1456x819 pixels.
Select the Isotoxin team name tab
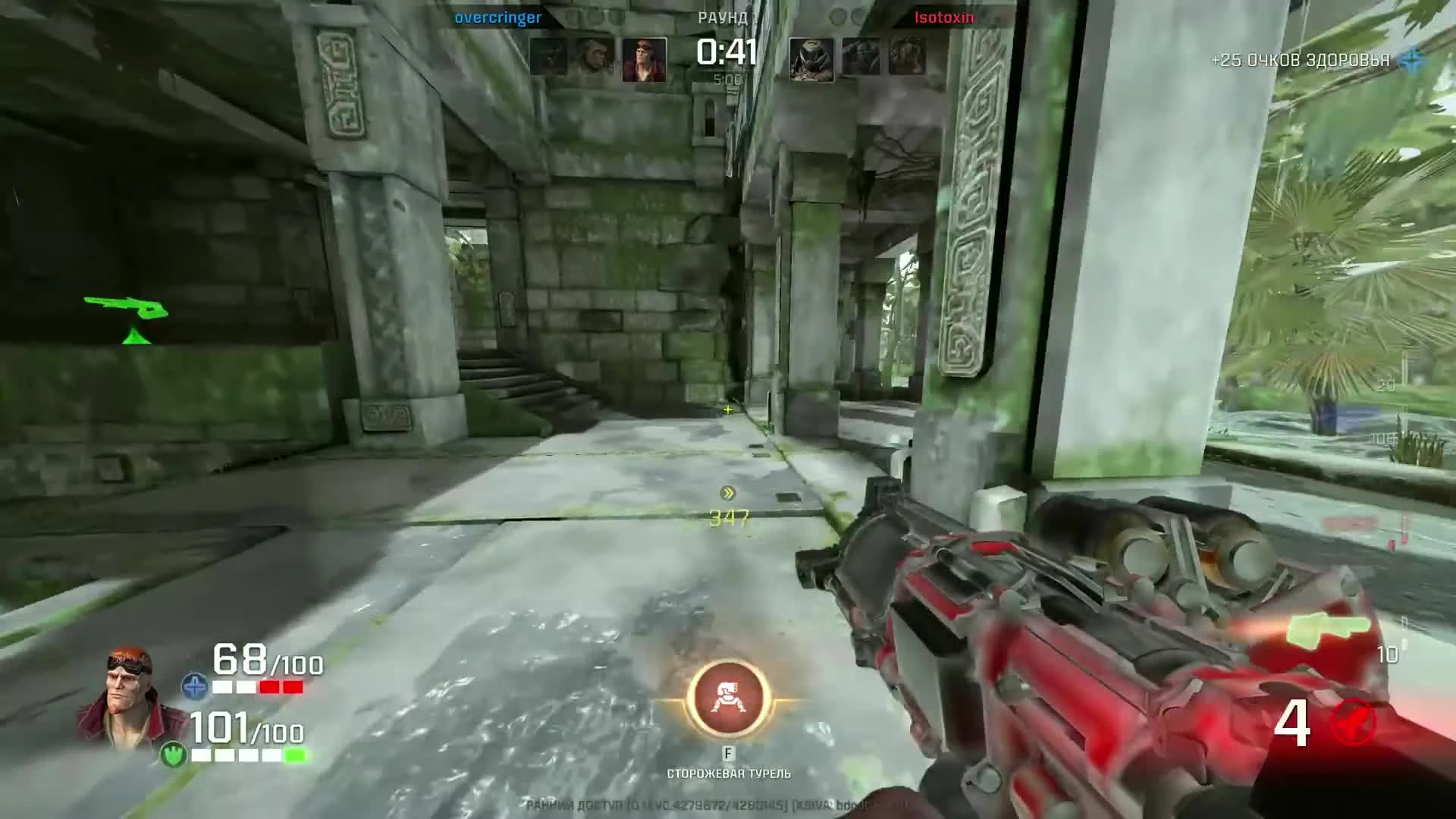point(946,18)
